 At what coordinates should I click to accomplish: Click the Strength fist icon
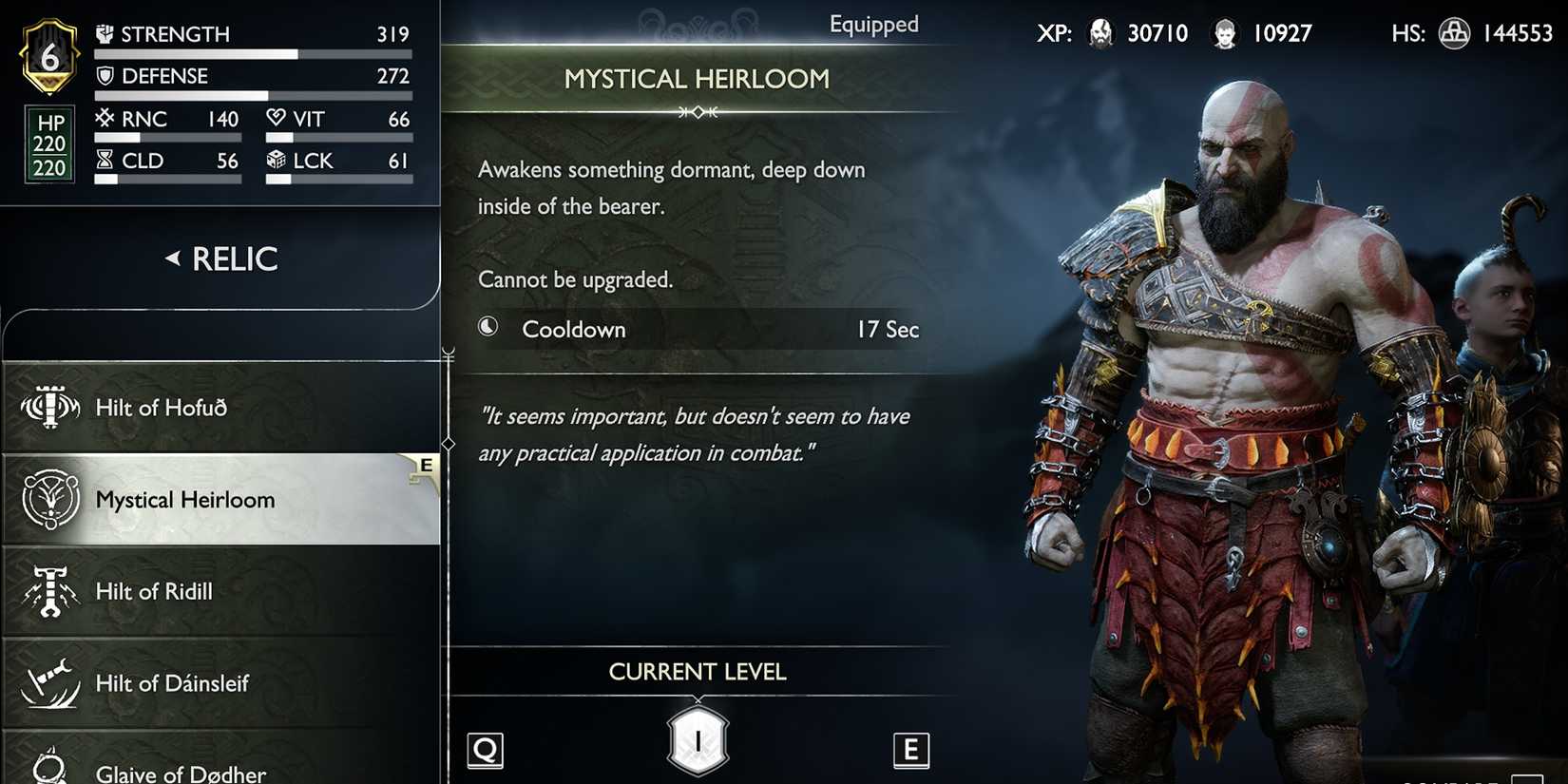107,32
